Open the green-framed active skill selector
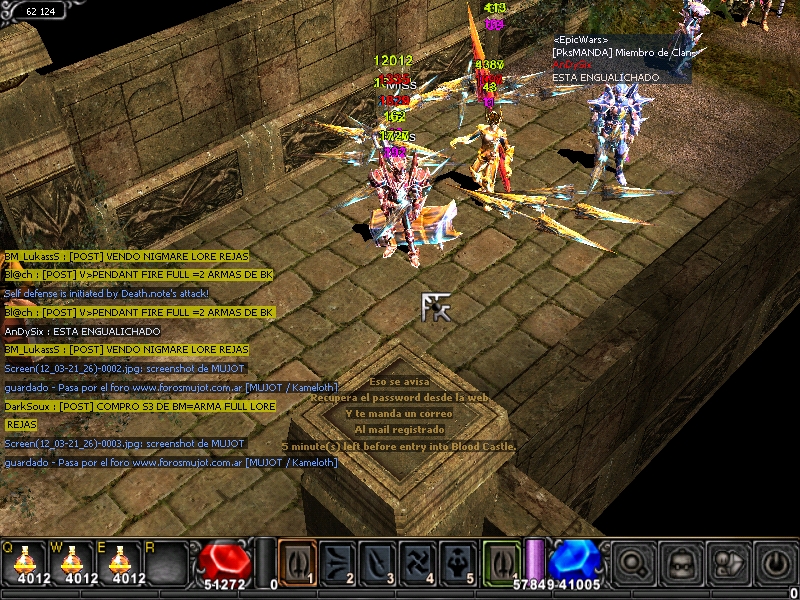This screenshot has width=800, height=600. [503, 561]
